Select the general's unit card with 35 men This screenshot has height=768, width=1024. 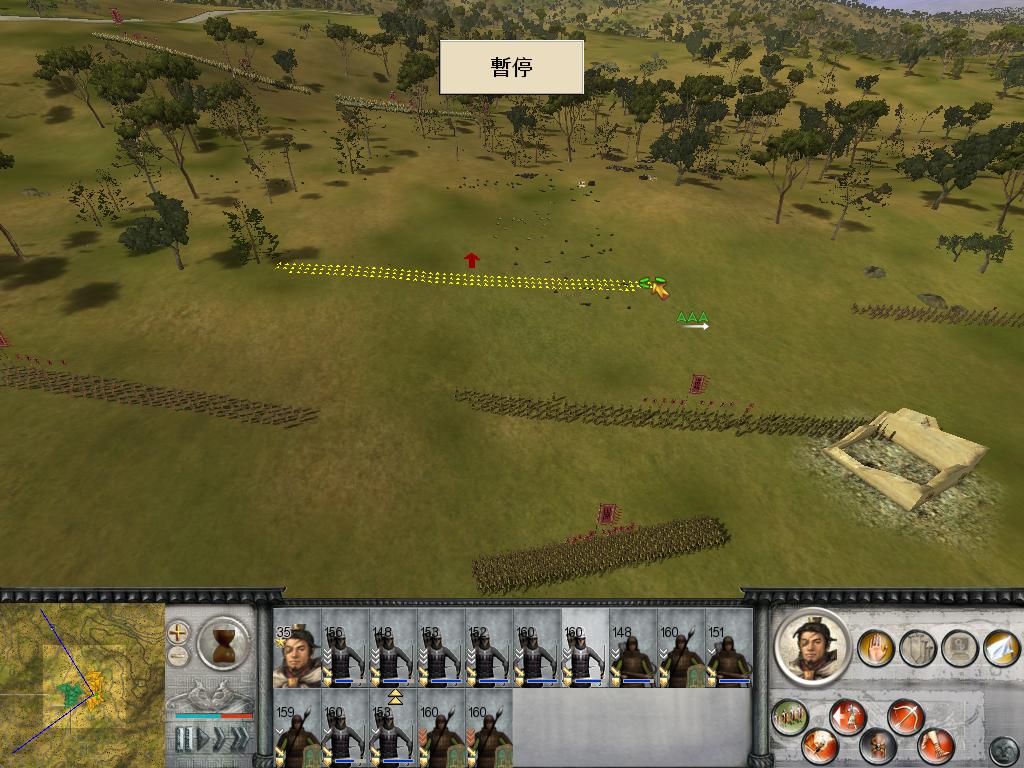point(297,649)
